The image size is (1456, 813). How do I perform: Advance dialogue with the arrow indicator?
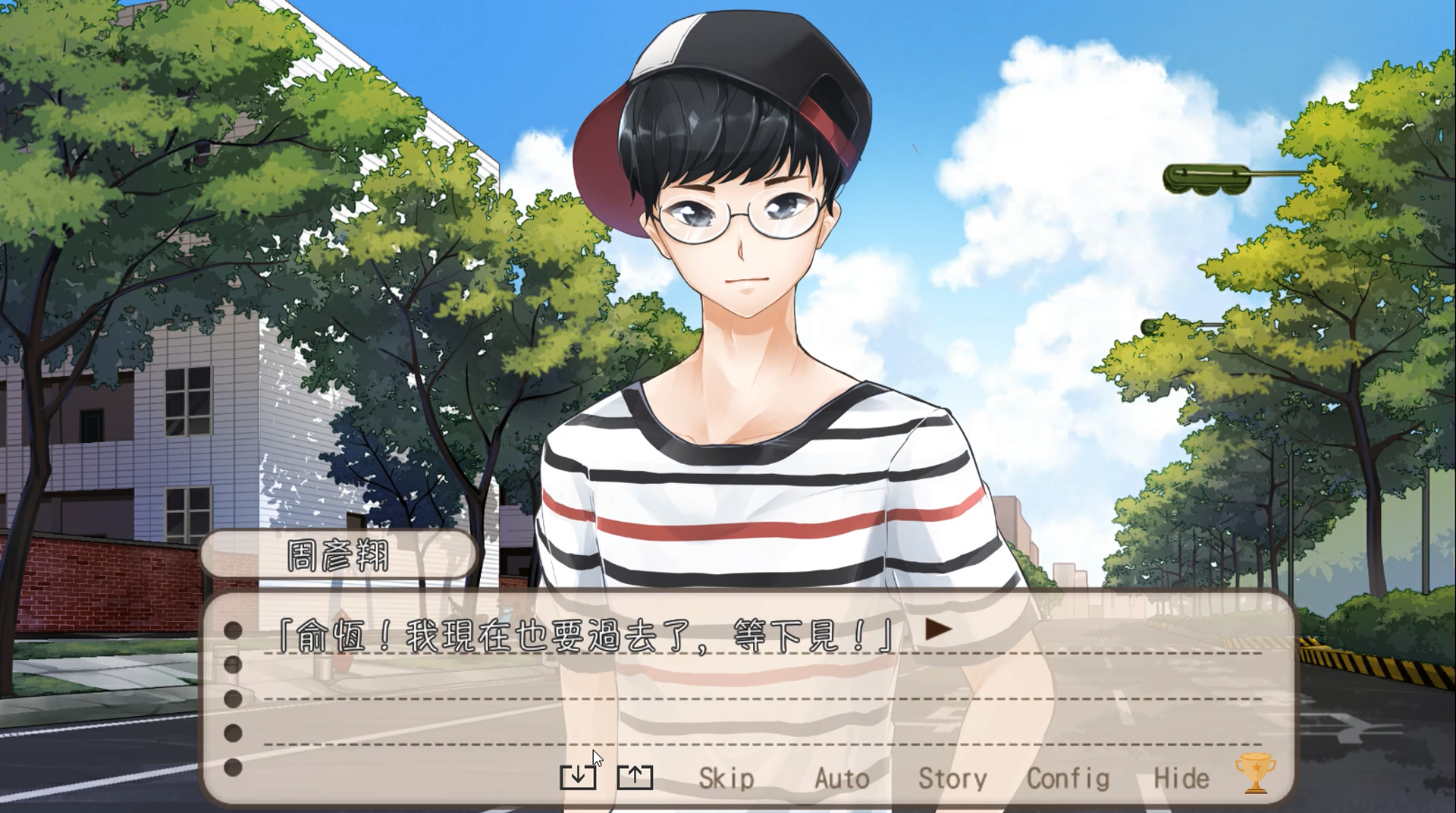point(938,629)
